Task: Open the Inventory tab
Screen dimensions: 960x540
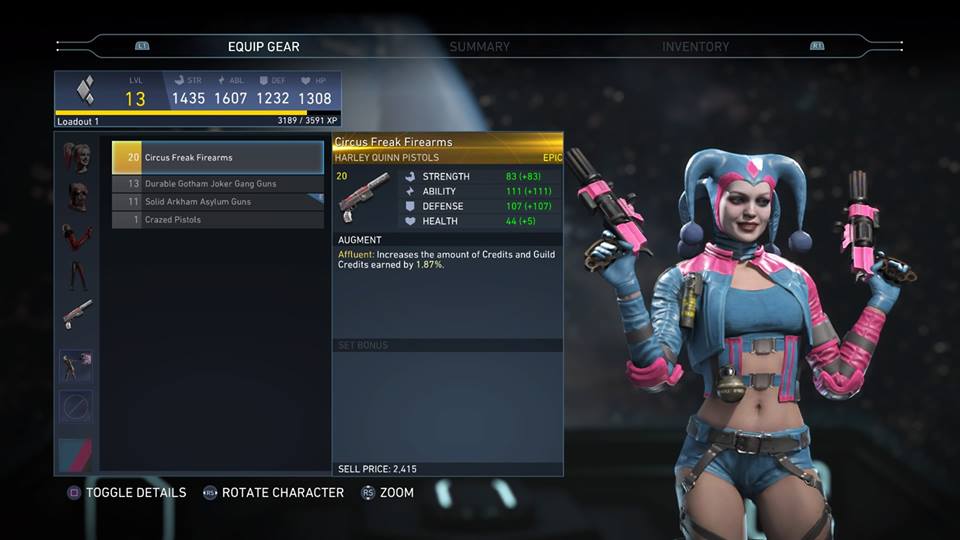Action: pyautogui.click(x=695, y=47)
